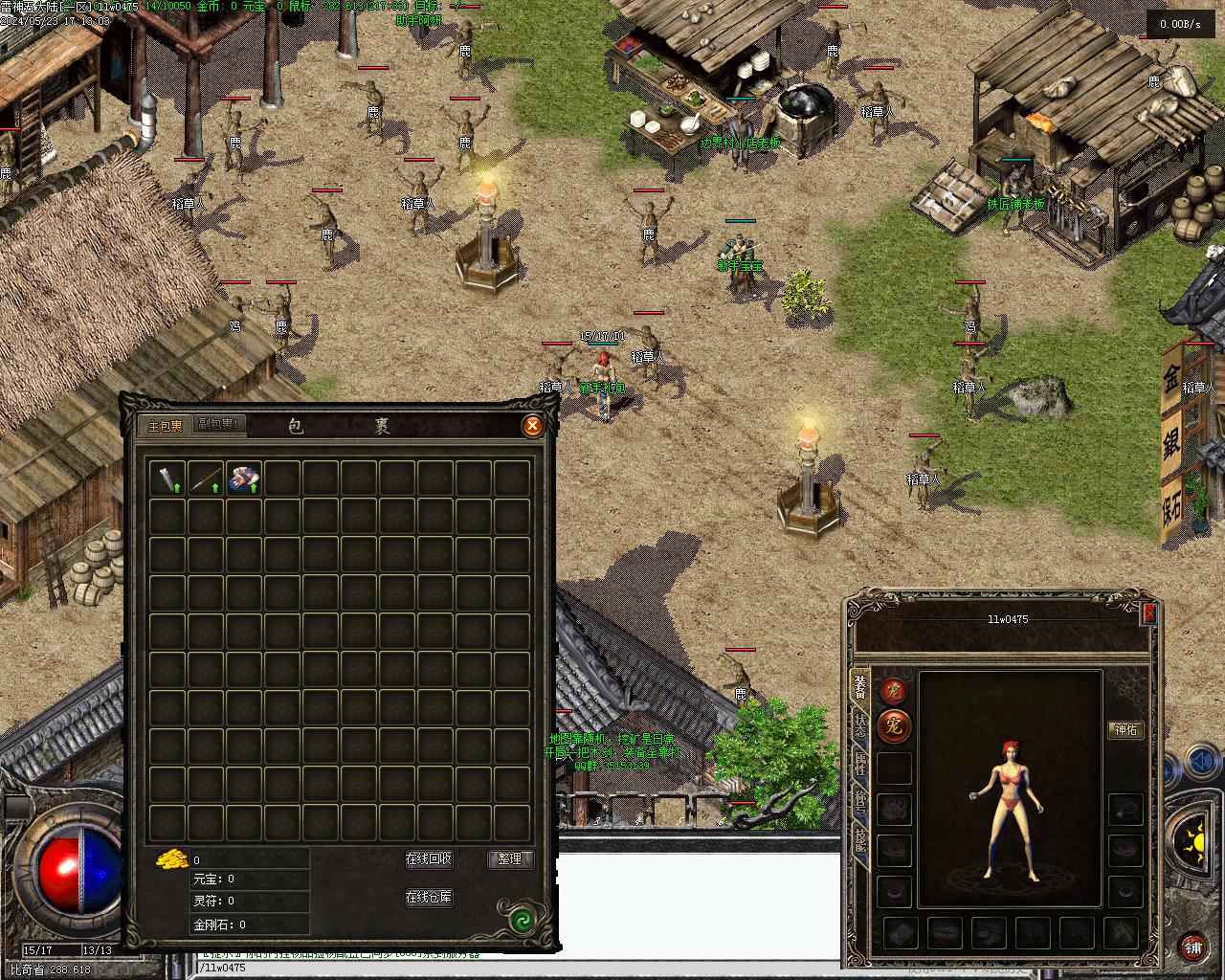Select the grey scroll item in the bag
The width and height of the screenshot is (1225, 980).
click(168, 479)
